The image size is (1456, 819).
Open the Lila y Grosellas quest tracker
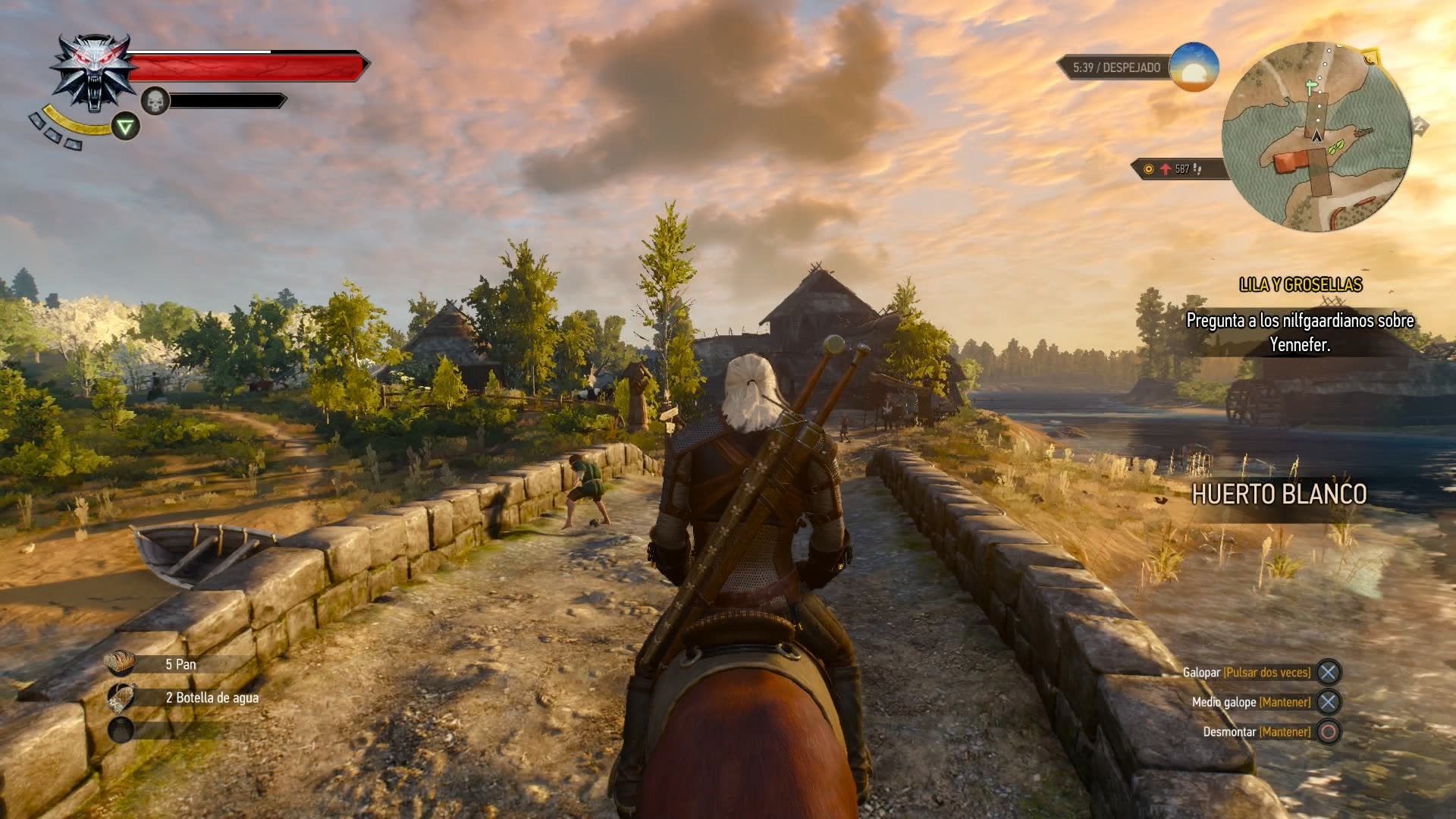pyautogui.click(x=1300, y=285)
